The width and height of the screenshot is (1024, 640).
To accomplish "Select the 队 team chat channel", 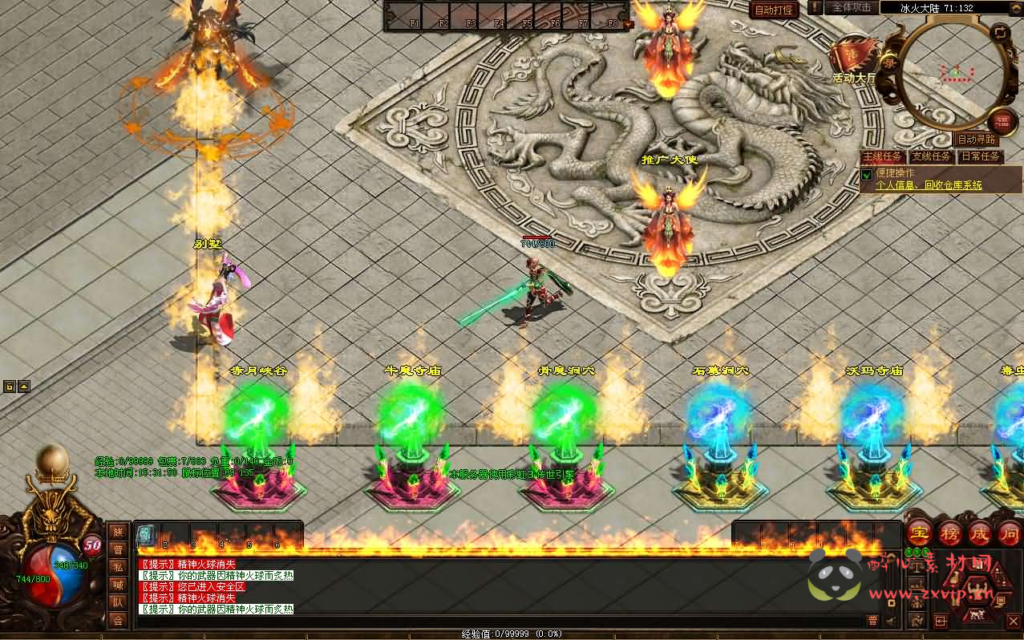I will (118, 602).
